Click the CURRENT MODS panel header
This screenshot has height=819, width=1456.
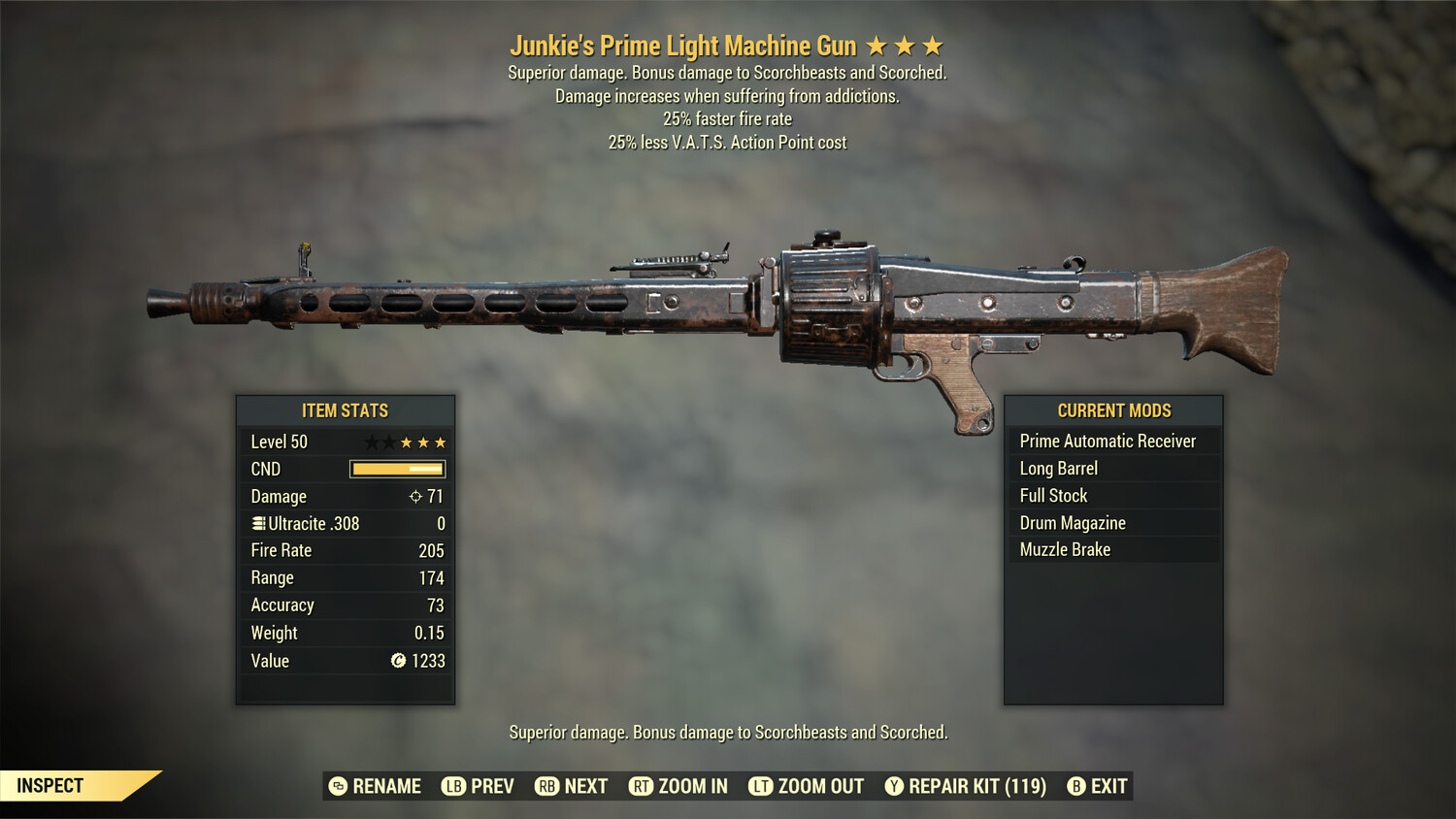tap(1113, 410)
